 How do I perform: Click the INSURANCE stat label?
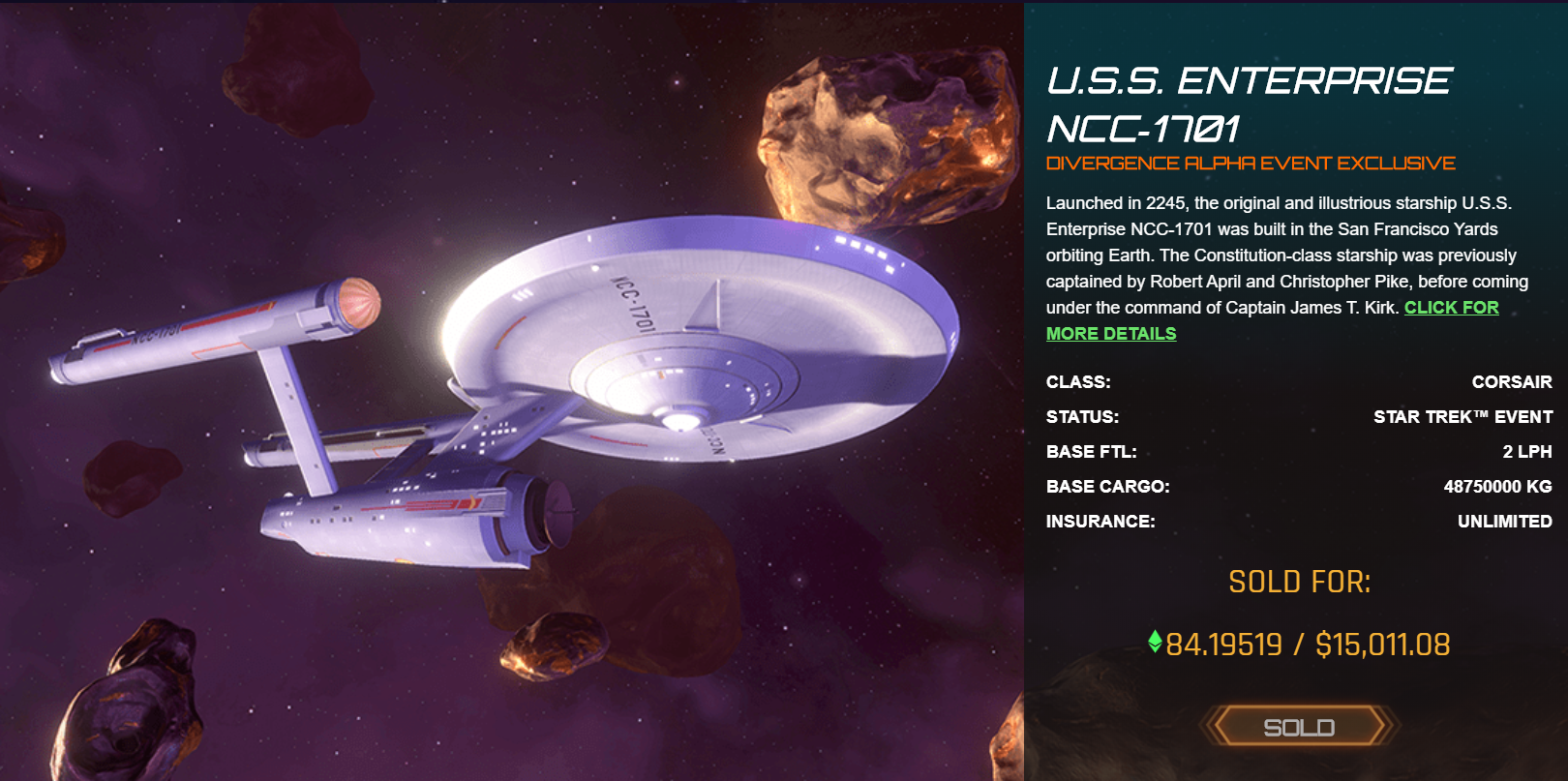tap(1100, 521)
